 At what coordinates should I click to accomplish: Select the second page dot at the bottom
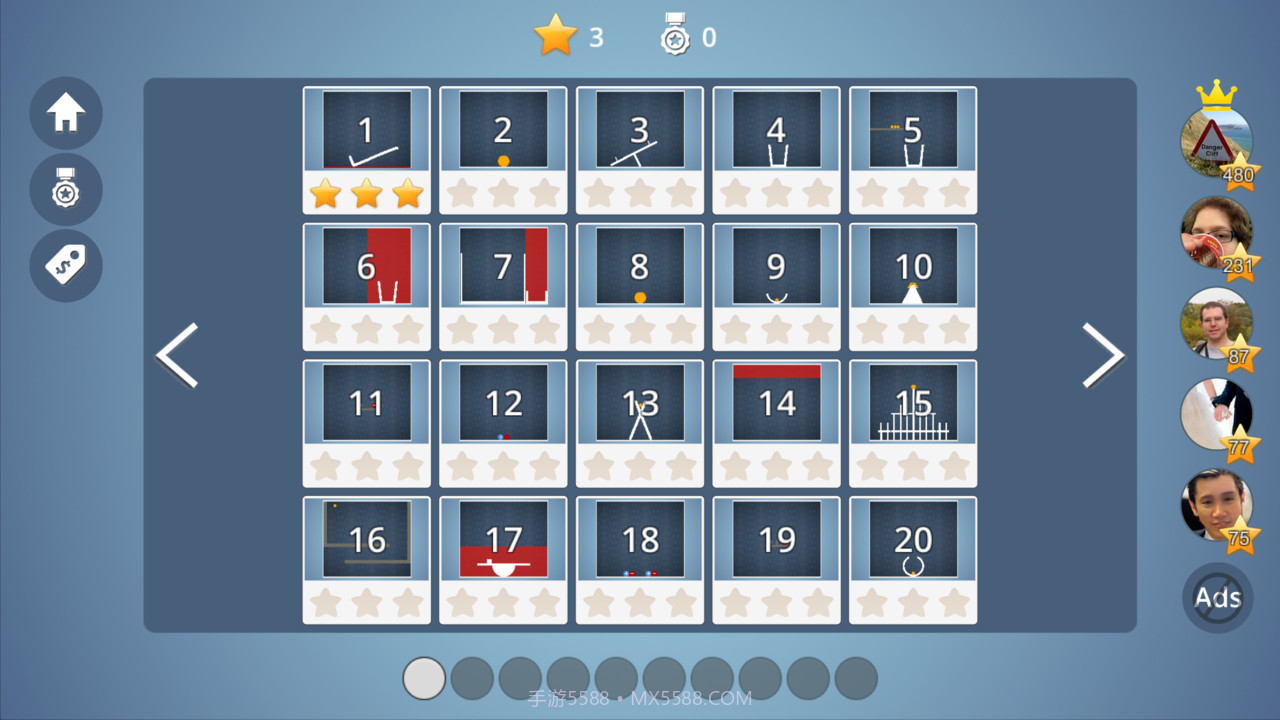click(472, 678)
